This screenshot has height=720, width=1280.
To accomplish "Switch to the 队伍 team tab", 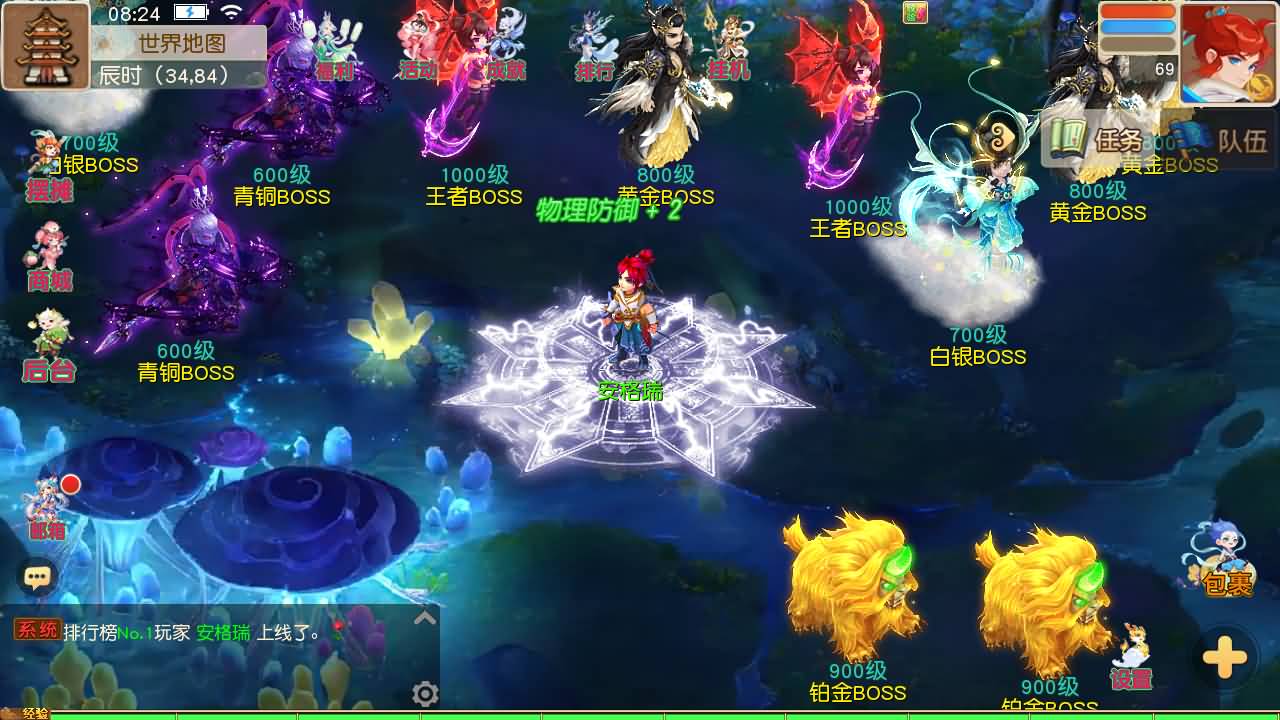I will pyautogui.click(x=1241, y=140).
